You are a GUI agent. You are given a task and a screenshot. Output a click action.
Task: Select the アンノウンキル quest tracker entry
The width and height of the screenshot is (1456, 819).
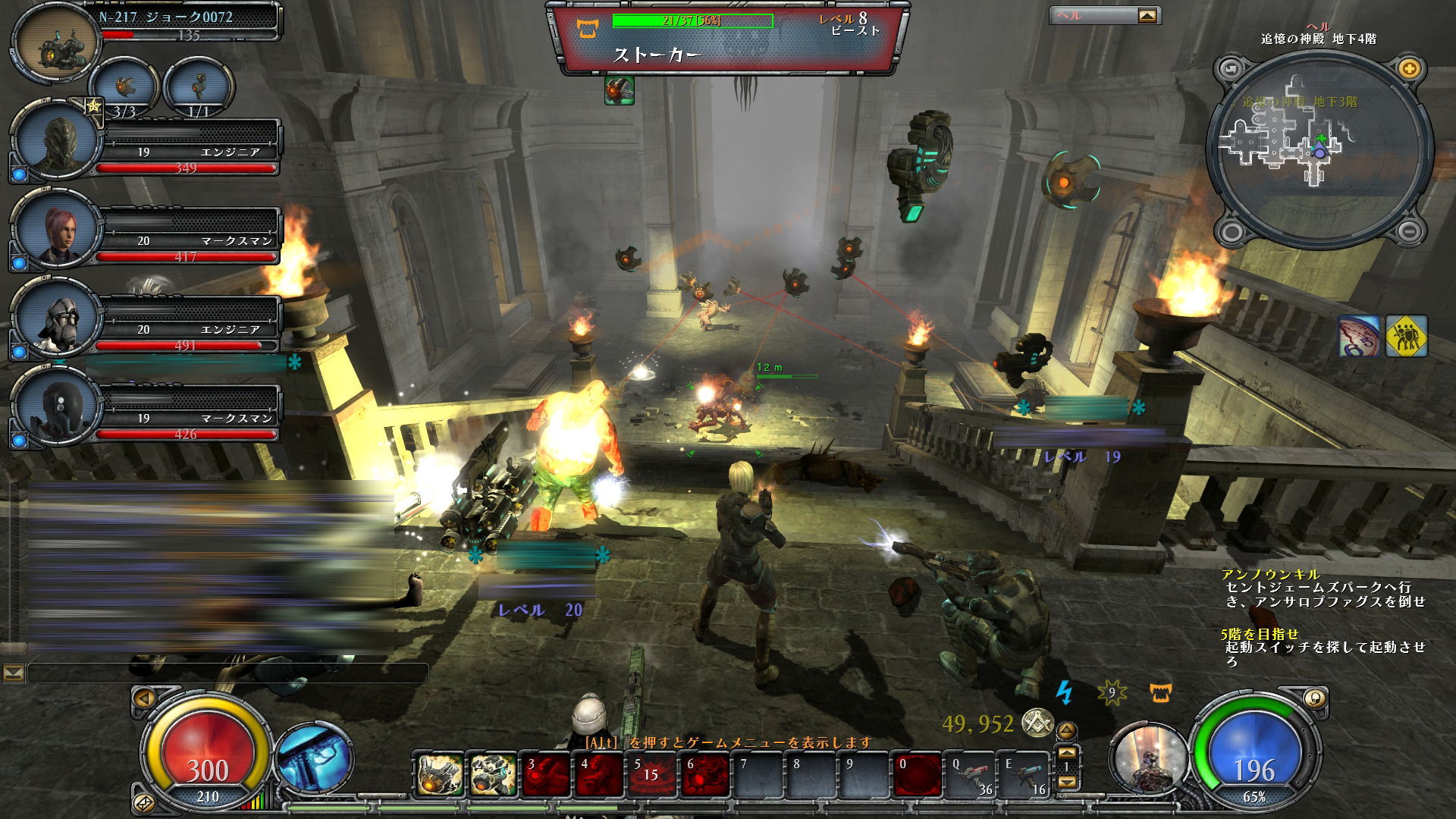pyautogui.click(x=1271, y=574)
